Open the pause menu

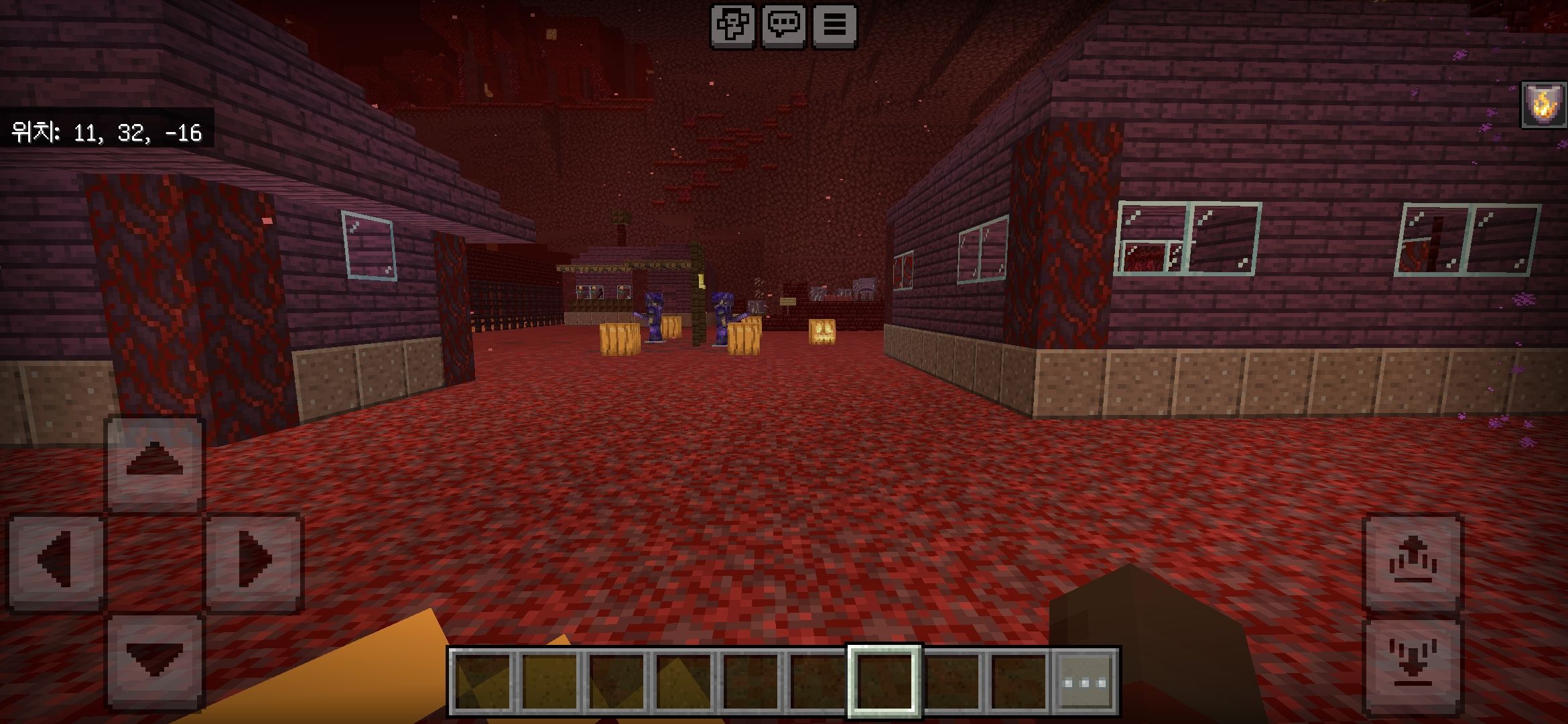pyautogui.click(x=834, y=26)
